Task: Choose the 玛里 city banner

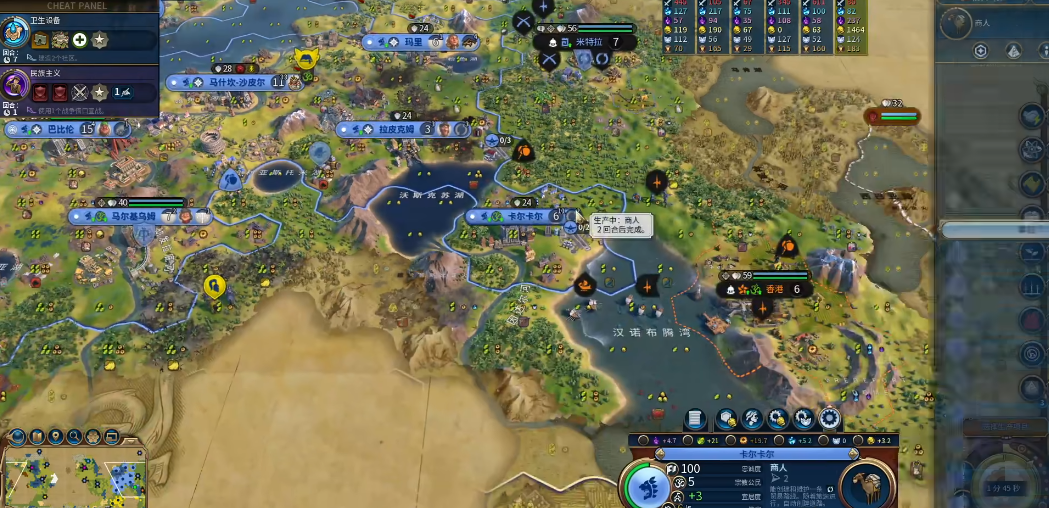Action: [x=412, y=42]
